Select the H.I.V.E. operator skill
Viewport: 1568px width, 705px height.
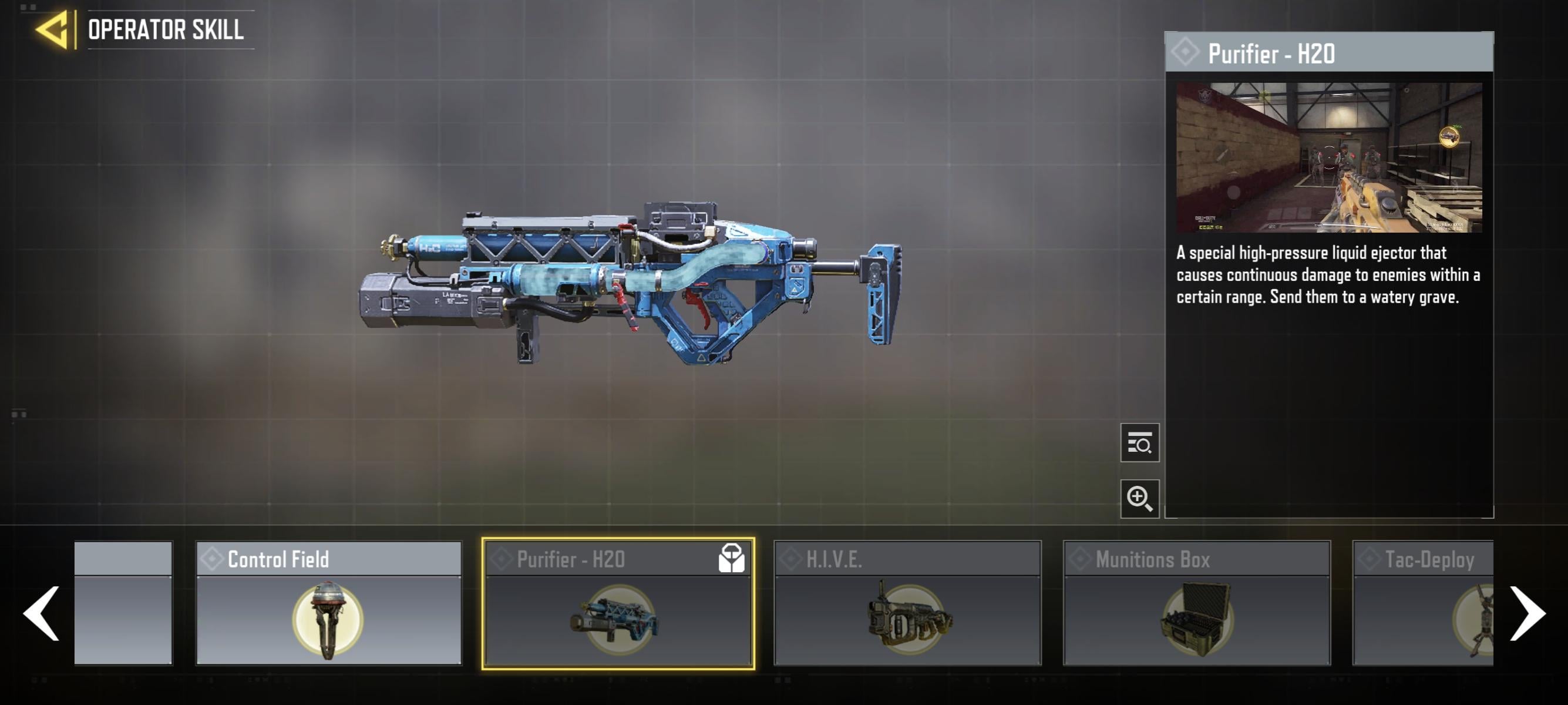907,603
